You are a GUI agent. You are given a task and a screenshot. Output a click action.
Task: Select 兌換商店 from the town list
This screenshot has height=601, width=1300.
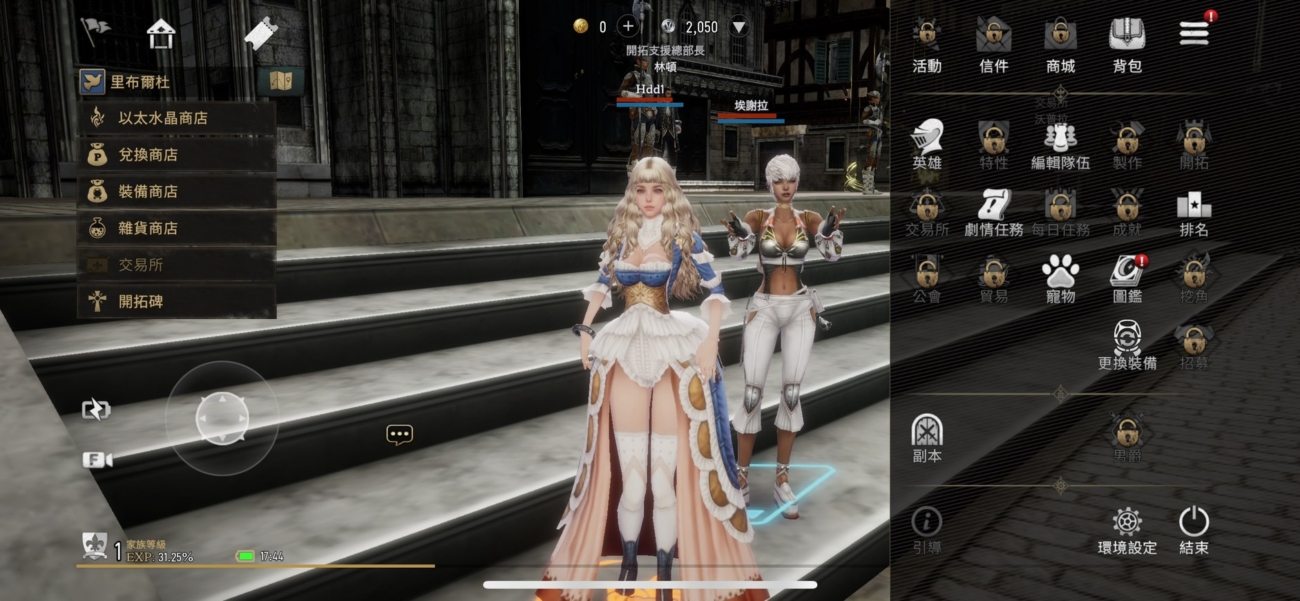(176, 155)
